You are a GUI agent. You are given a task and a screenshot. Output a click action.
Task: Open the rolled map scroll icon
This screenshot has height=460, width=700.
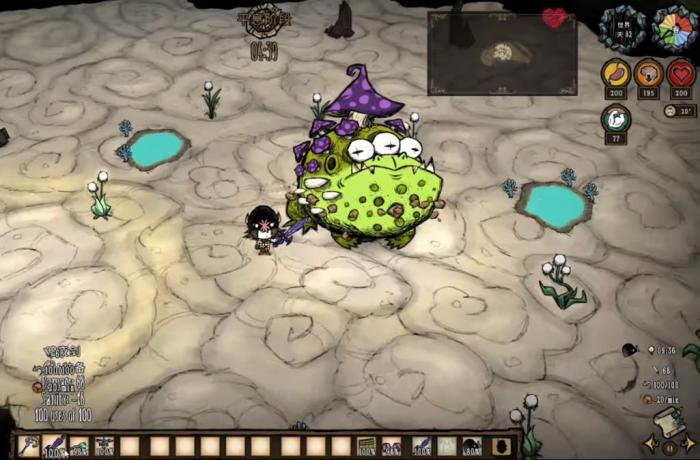(x=668, y=420)
